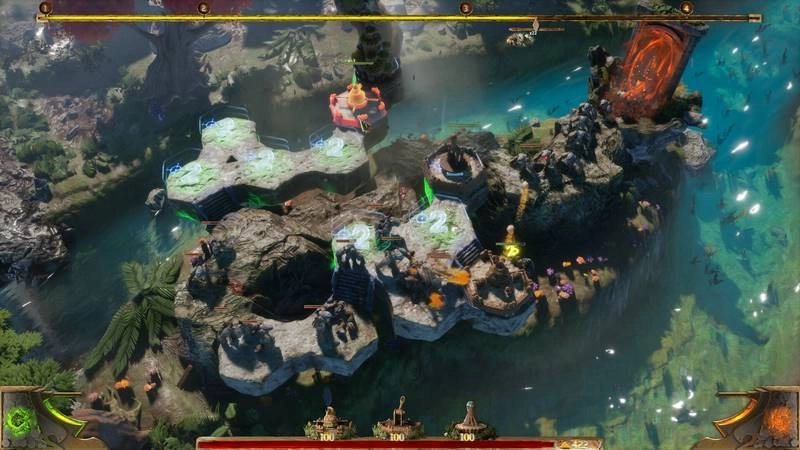Select the cannon tower build icon
This screenshot has height=450, width=800.
point(330,419)
